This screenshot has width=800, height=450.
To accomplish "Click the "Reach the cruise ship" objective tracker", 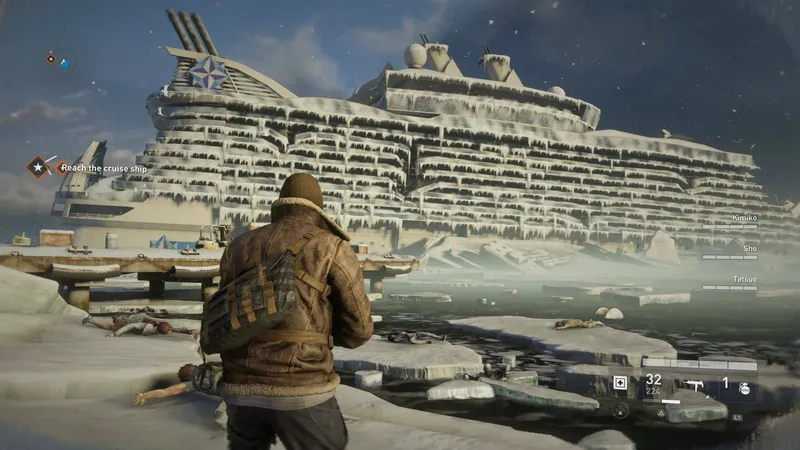I will [x=104, y=167].
